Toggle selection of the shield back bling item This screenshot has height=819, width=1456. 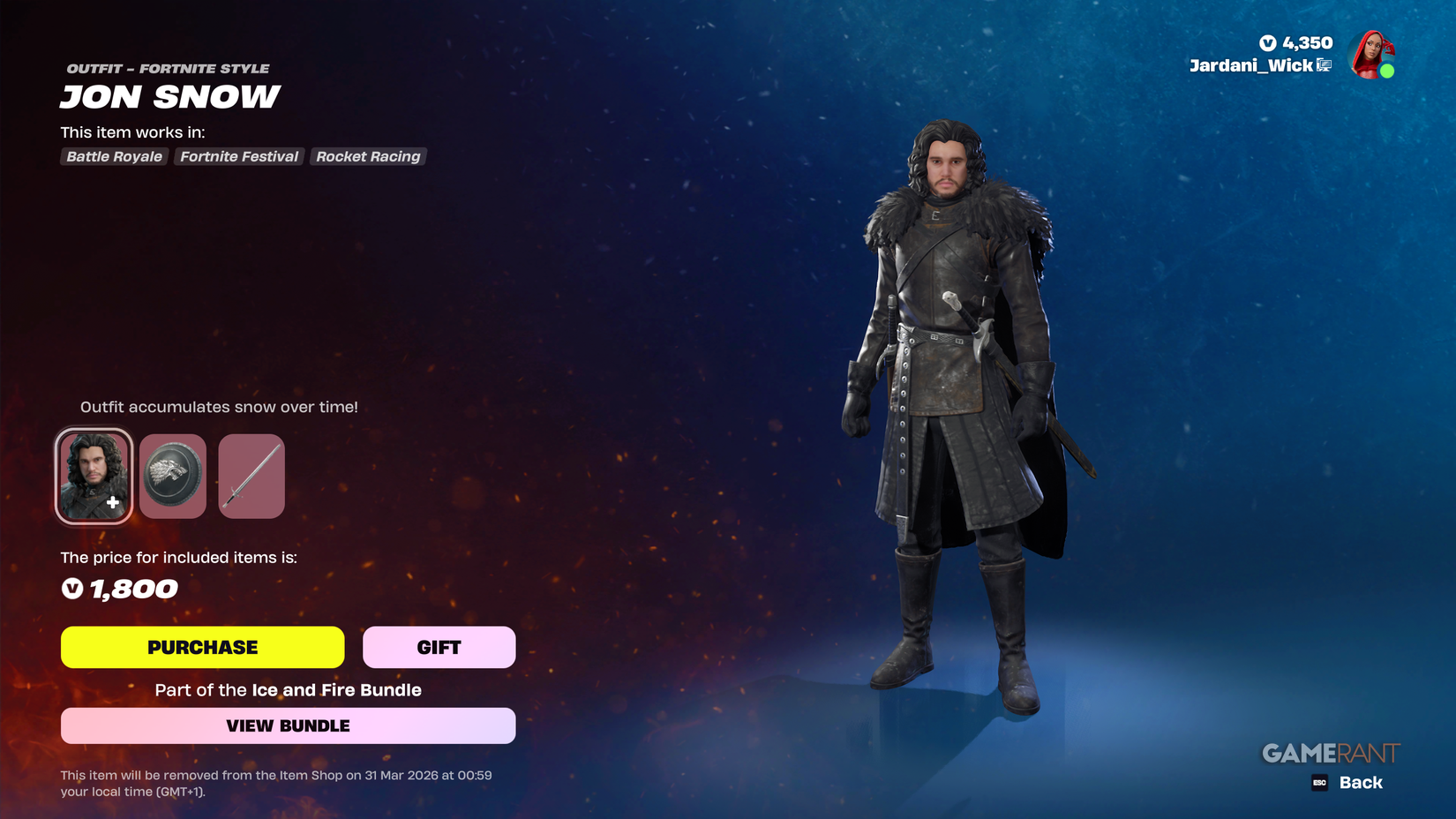point(172,476)
